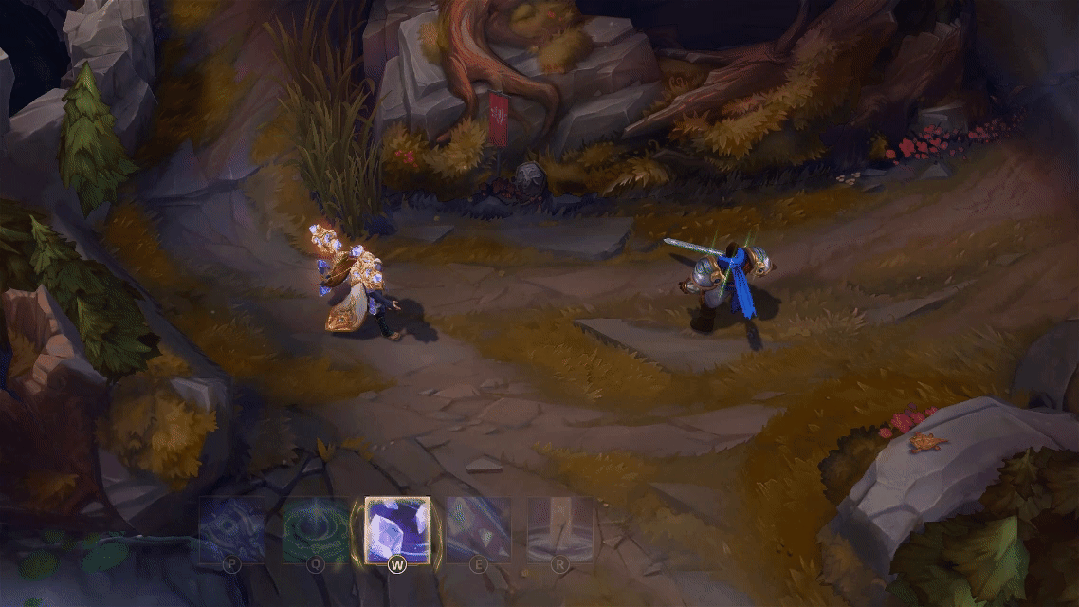Select the highlighted W crystal ability icon
This screenshot has height=607, width=1079.
pos(397,528)
